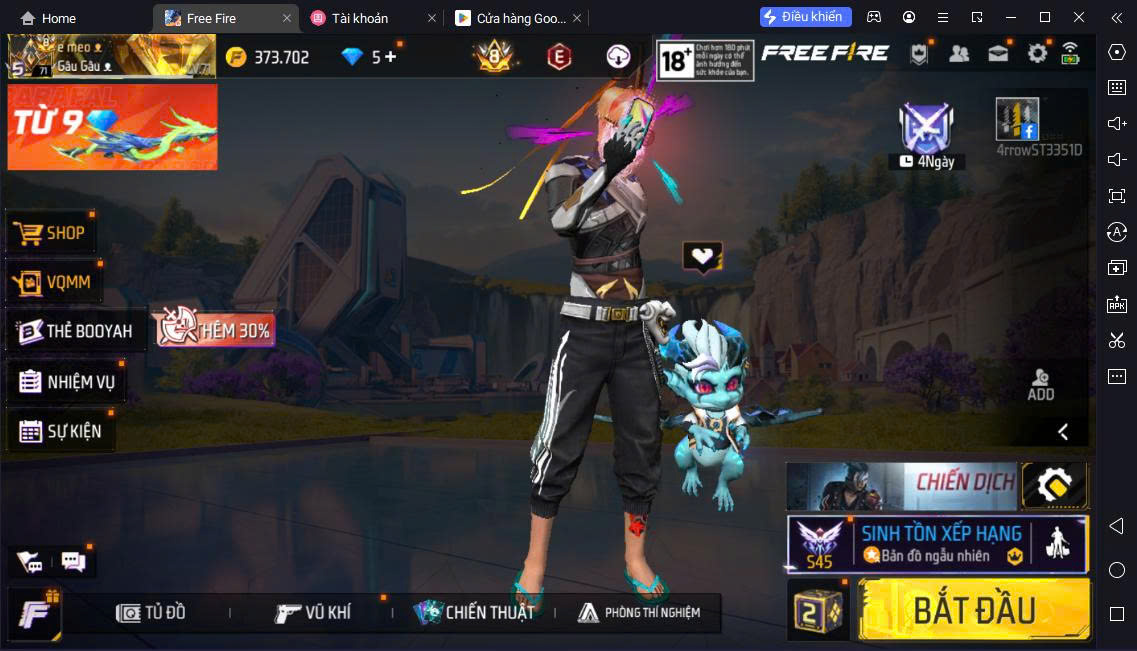Start the match with BẮT ĐẦU
1137x651 pixels.
[973, 610]
